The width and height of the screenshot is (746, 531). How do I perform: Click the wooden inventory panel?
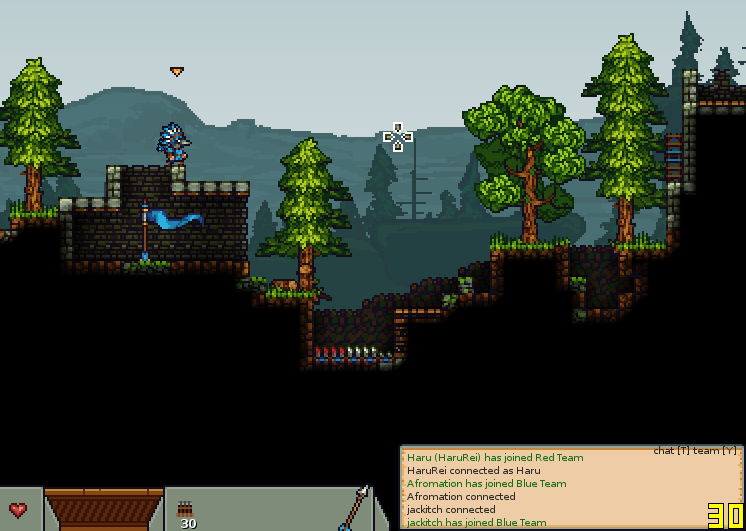(x=104, y=510)
